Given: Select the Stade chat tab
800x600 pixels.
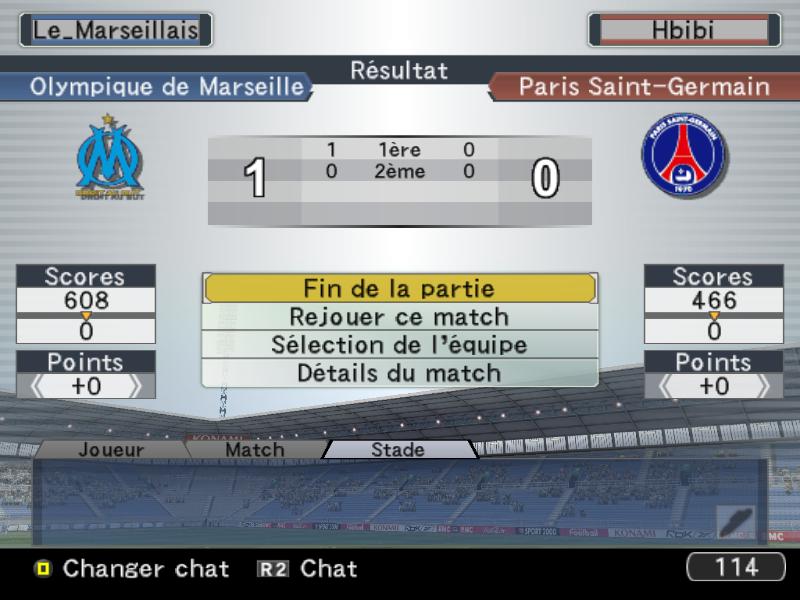Looking at the screenshot, I should click(398, 450).
